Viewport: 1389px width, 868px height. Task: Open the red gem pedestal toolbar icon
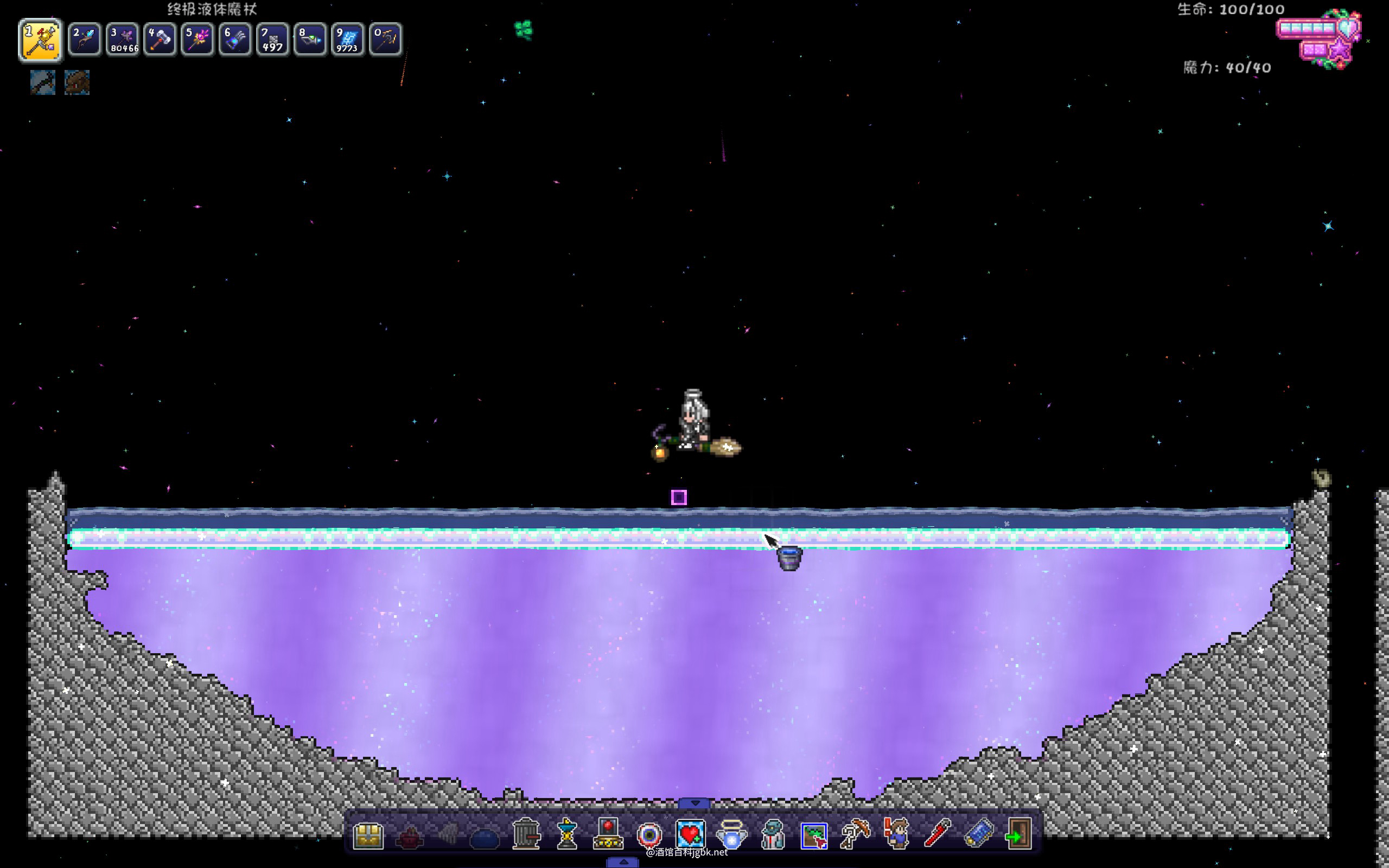coord(608,834)
